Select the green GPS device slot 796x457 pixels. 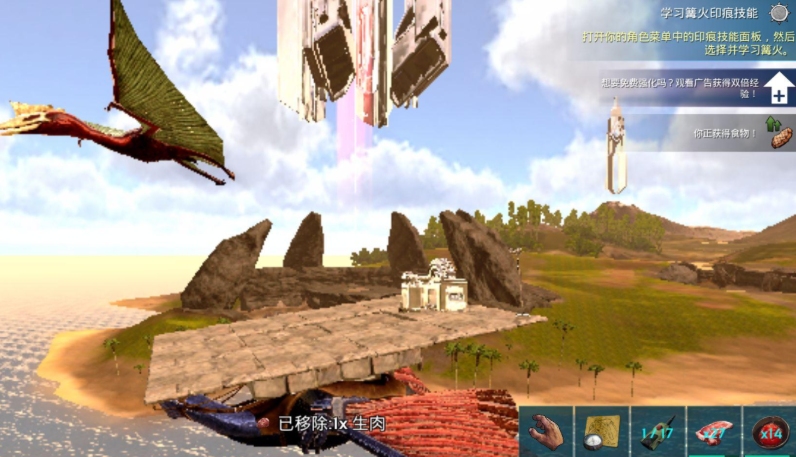click(657, 432)
